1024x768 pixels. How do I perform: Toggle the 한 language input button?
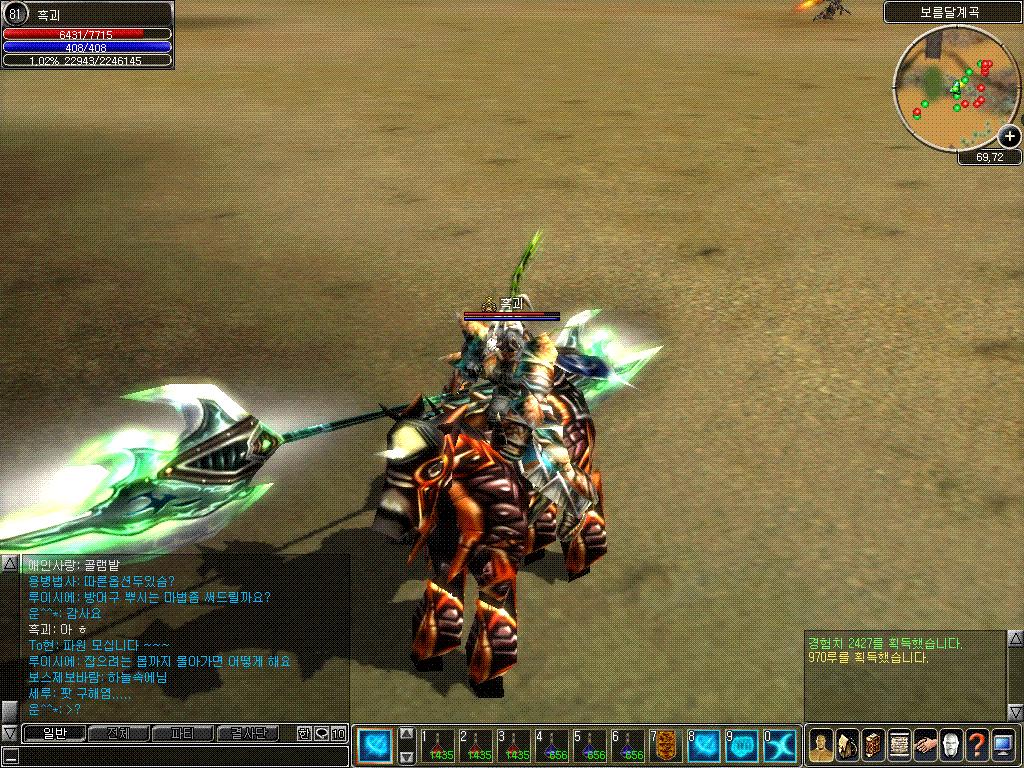304,734
